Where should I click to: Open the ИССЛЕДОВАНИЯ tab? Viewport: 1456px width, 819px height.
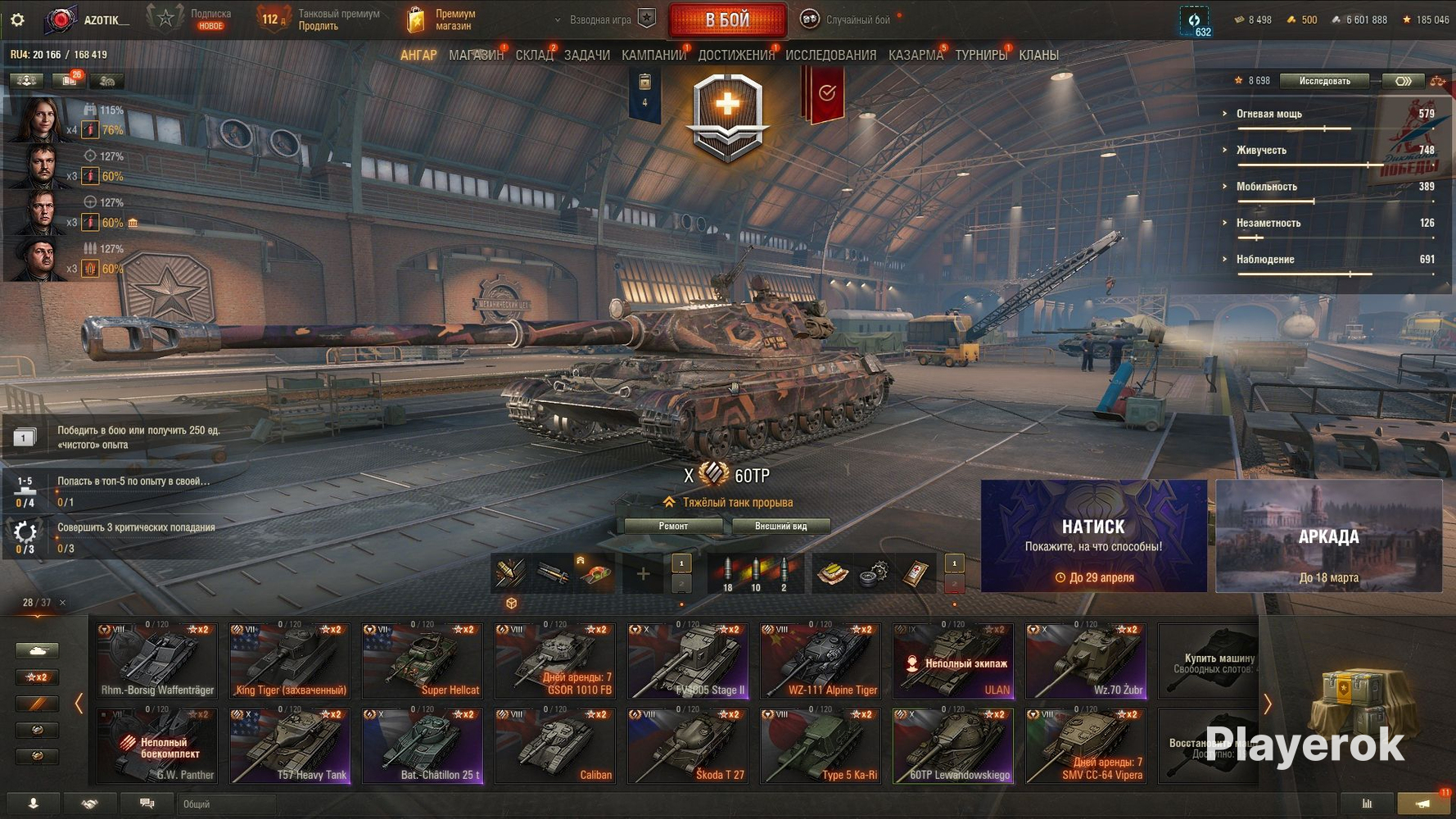click(830, 56)
